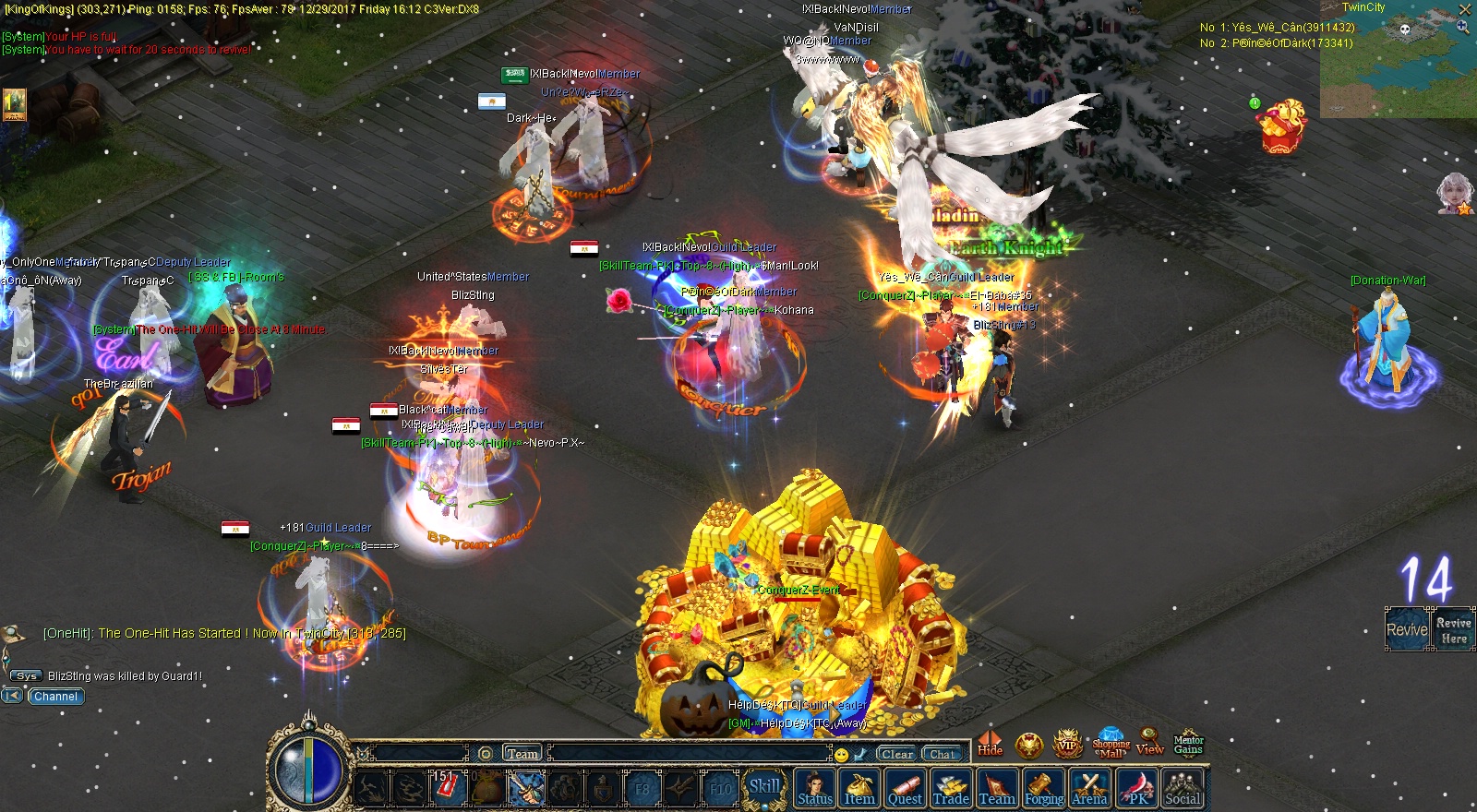Hide the interface with Hide button
Viewport: 1477px width, 812px height.
click(x=991, y=743)
